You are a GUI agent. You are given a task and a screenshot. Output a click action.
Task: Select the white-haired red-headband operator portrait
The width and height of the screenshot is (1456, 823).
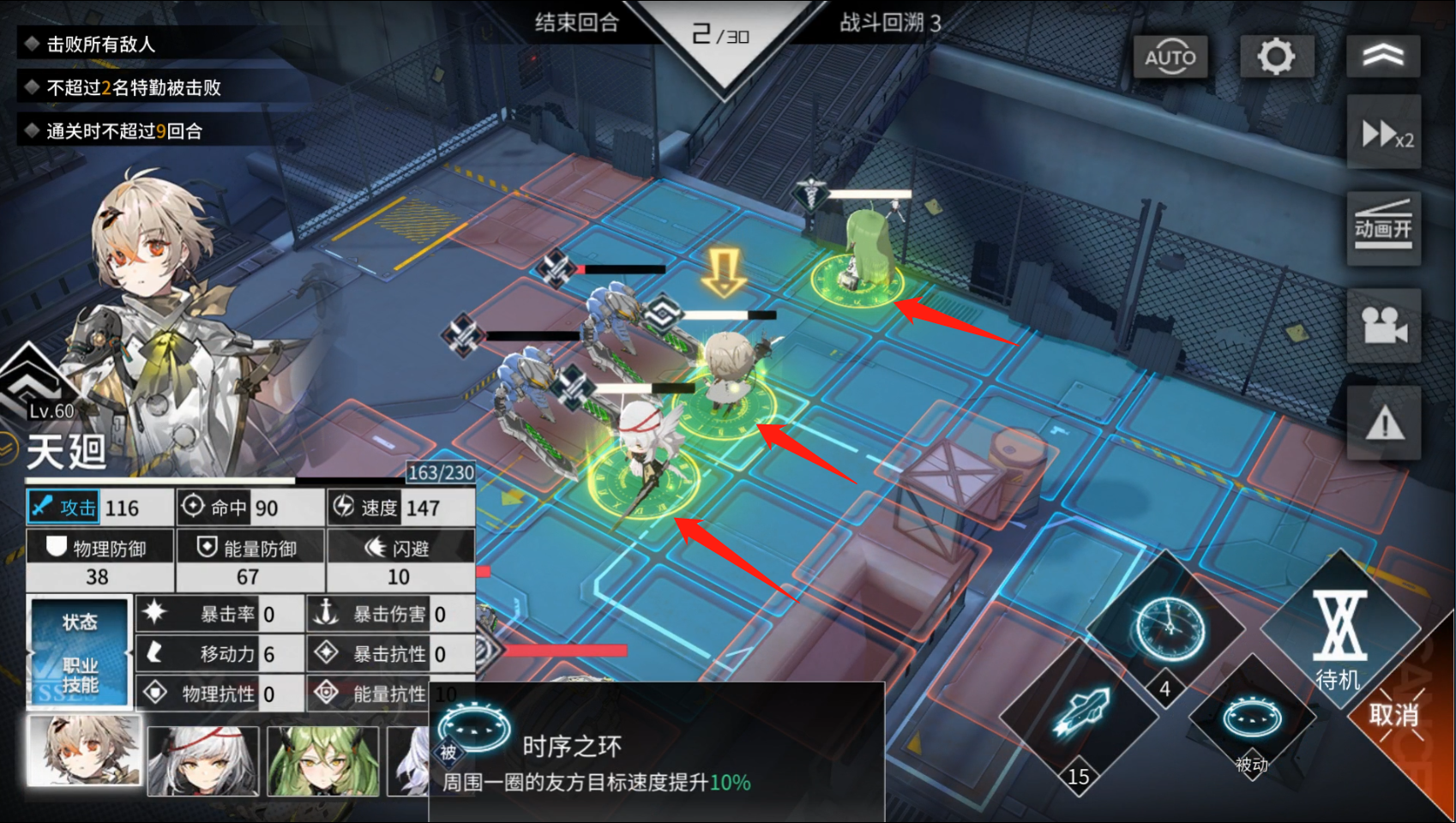tap(203, 760)
